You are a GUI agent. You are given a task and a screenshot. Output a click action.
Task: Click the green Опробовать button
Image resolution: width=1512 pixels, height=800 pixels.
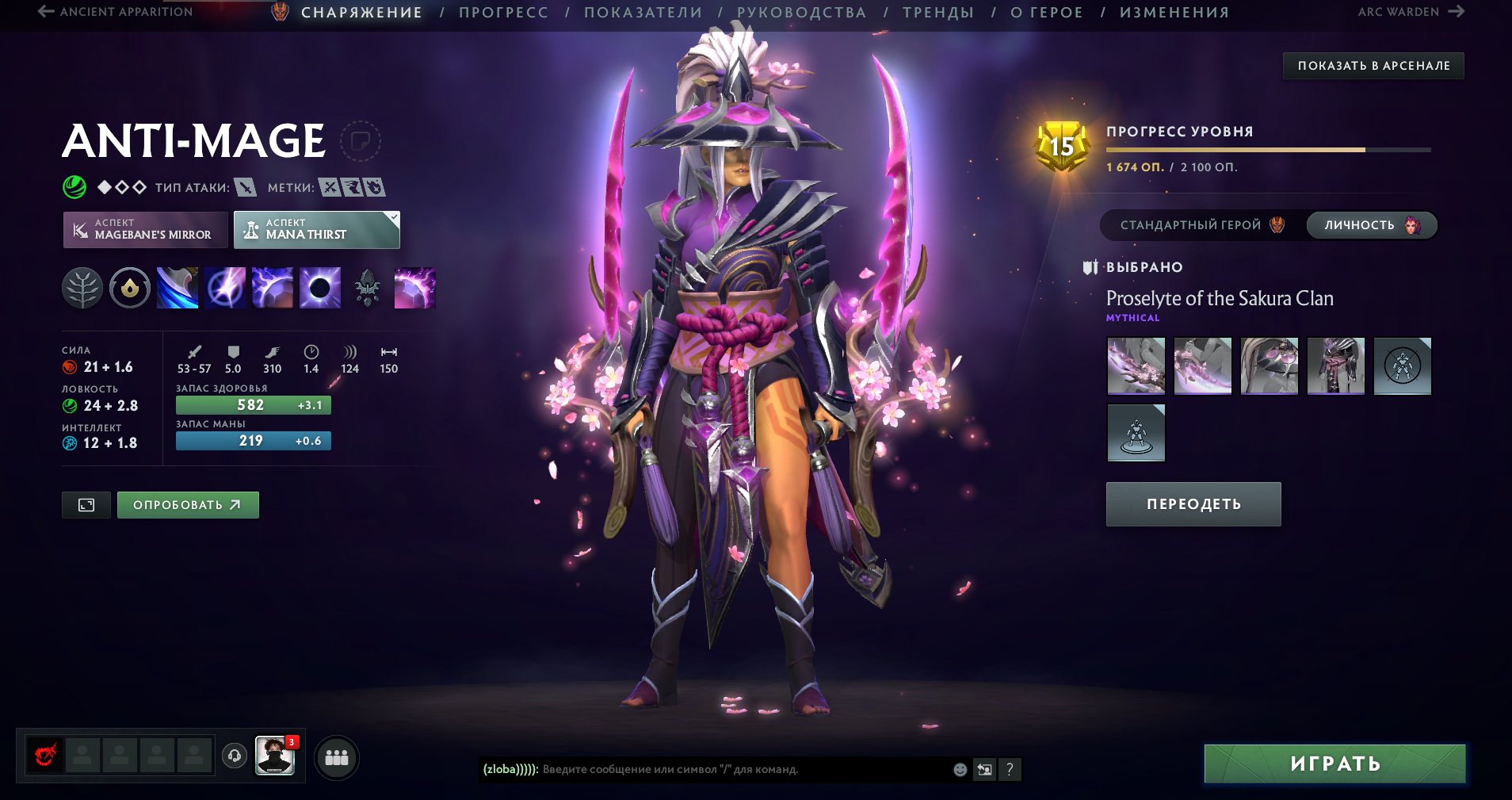pos(188,505)
